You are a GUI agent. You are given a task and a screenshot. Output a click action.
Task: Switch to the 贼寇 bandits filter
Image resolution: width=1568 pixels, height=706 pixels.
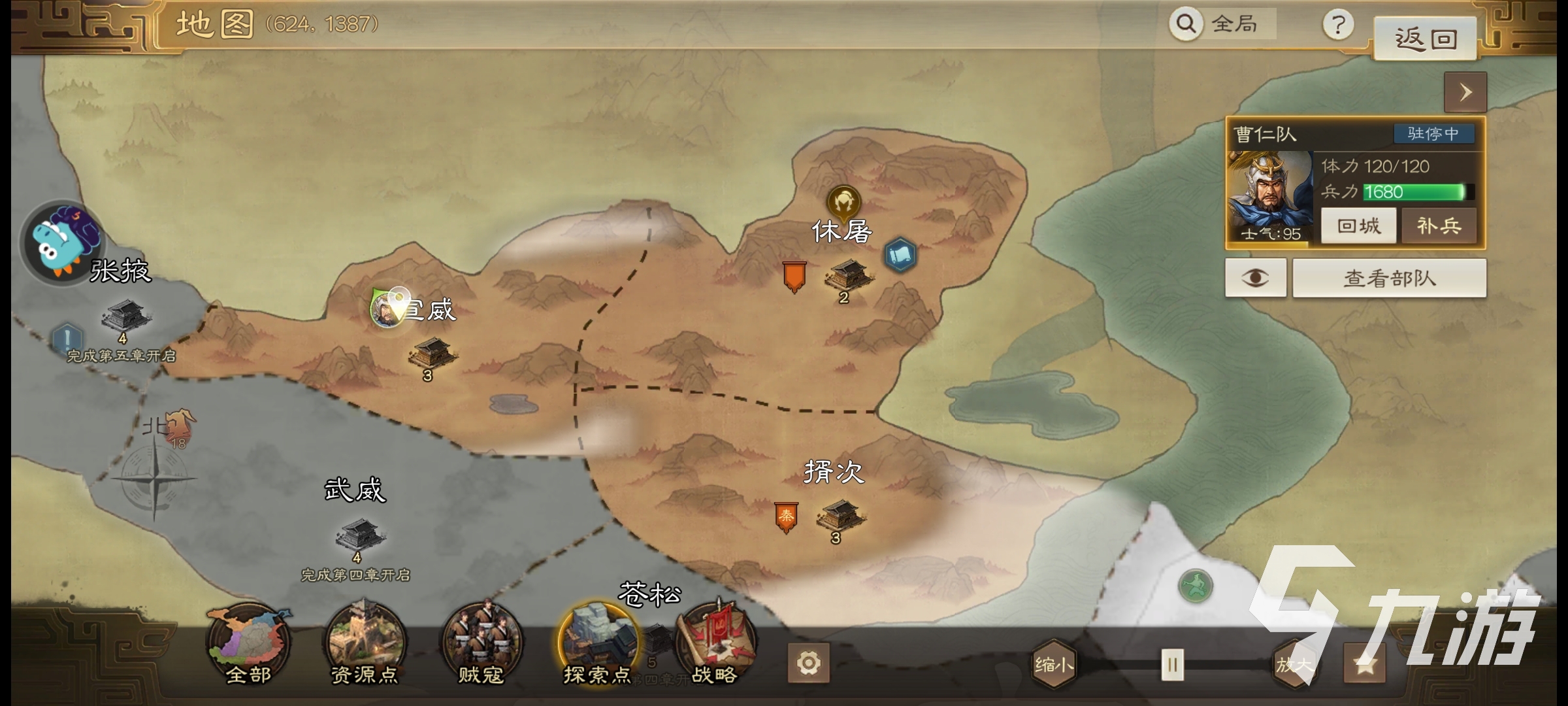(x=481, y=644)
